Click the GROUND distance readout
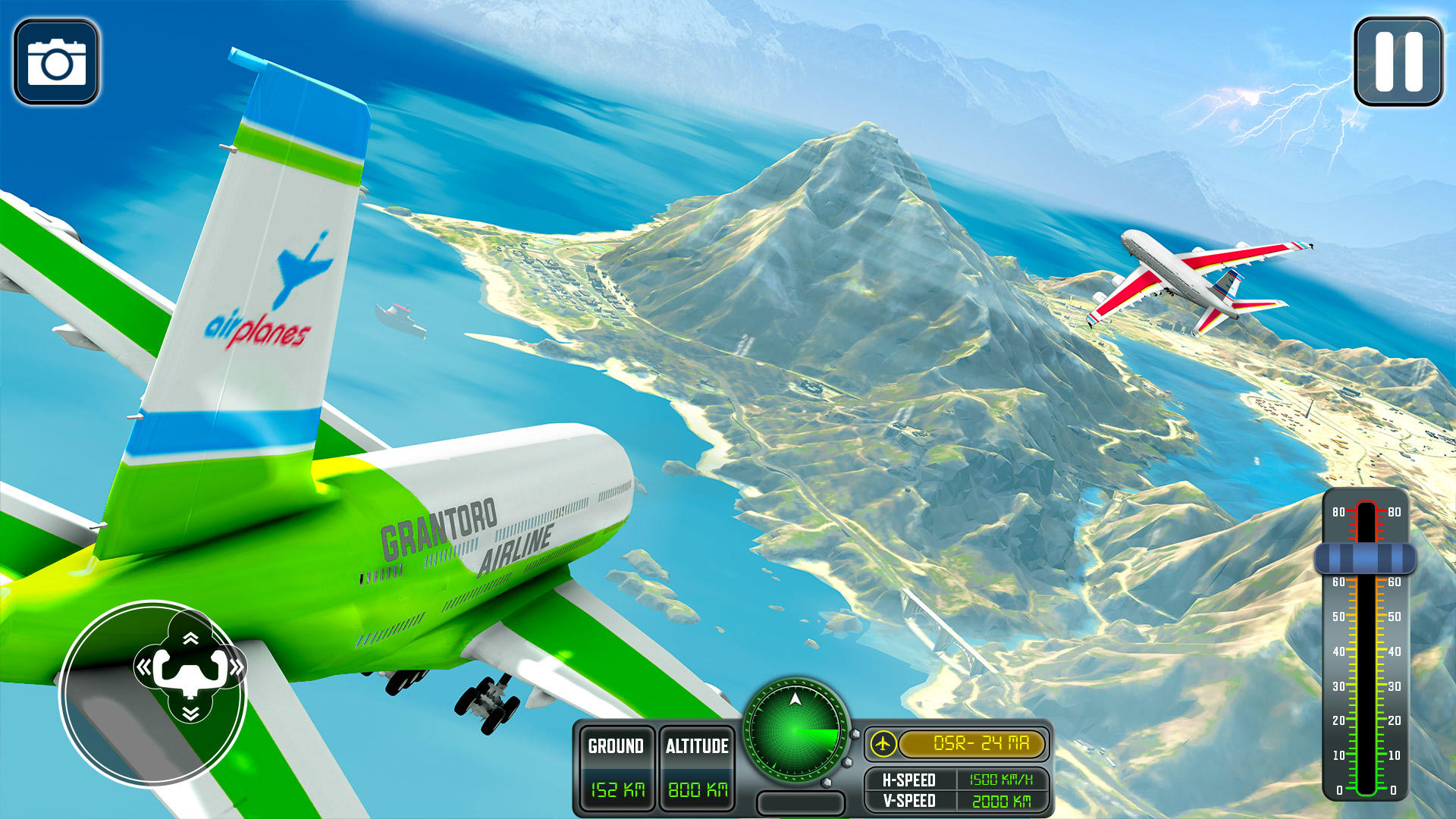1456x819 pixels. (x=616, y=766)
